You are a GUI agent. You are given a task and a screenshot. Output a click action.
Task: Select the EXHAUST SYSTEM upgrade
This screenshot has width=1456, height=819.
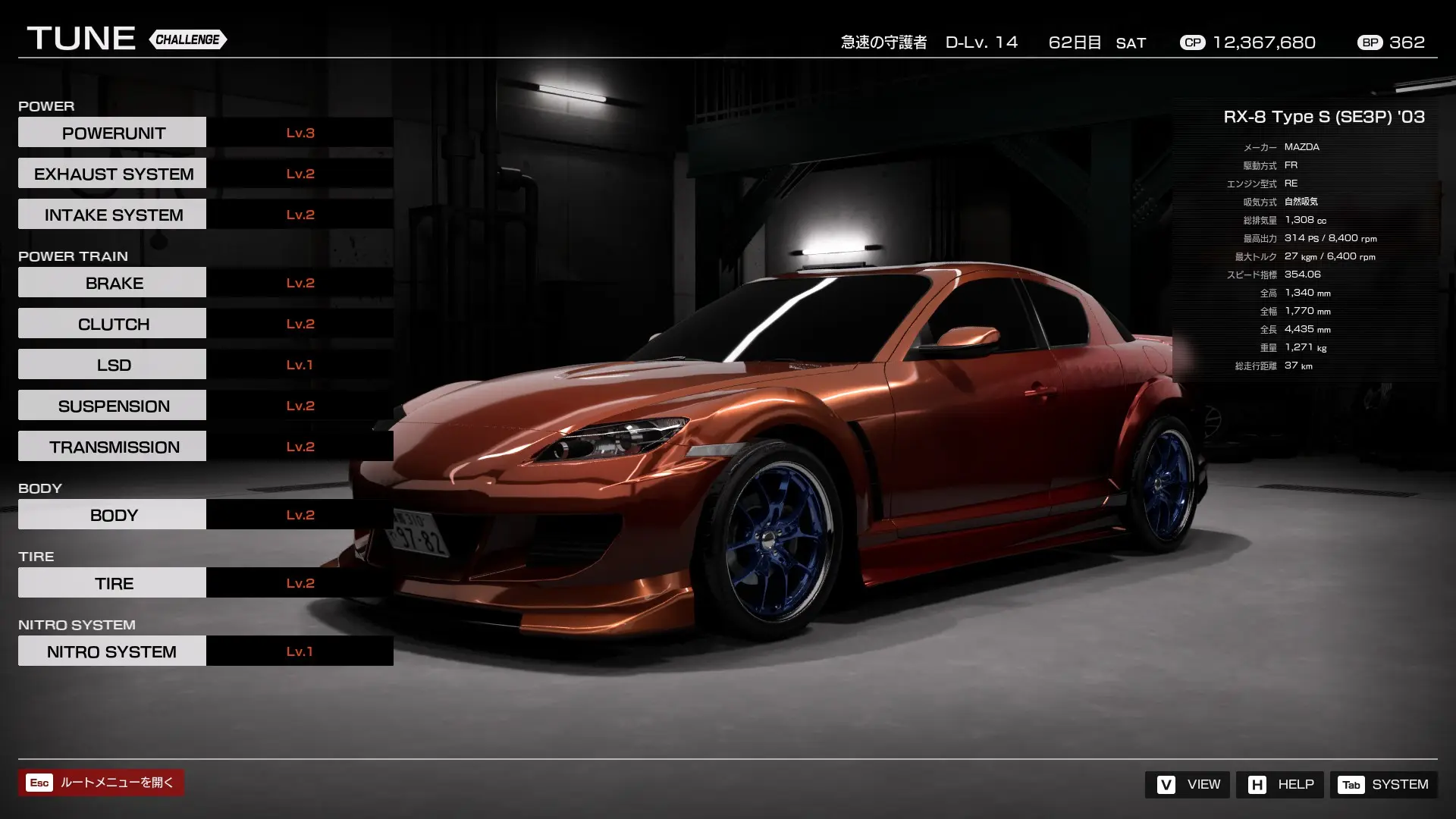point(111,173)
